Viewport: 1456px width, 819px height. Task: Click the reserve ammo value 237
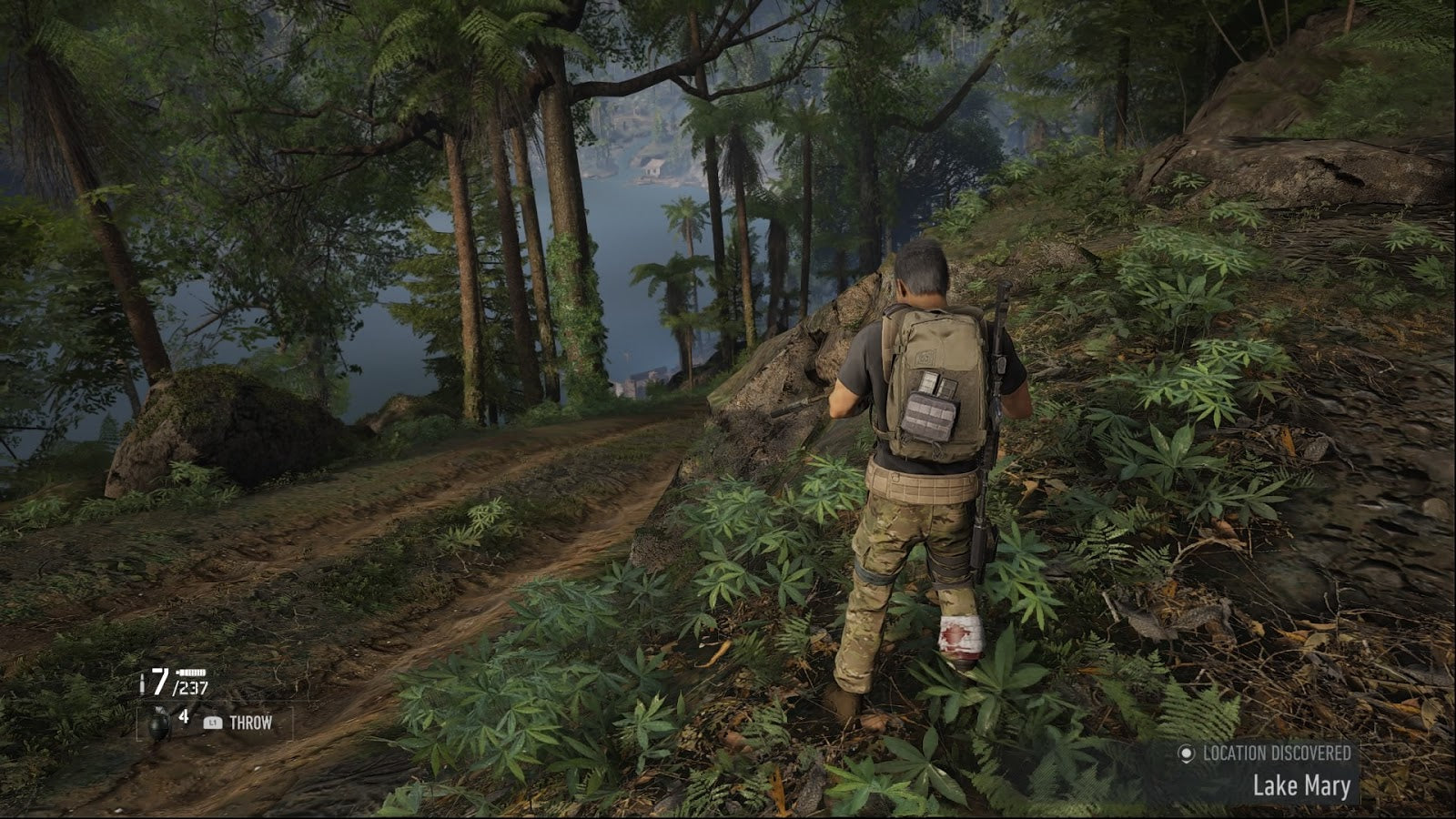(x=191, y=686)
